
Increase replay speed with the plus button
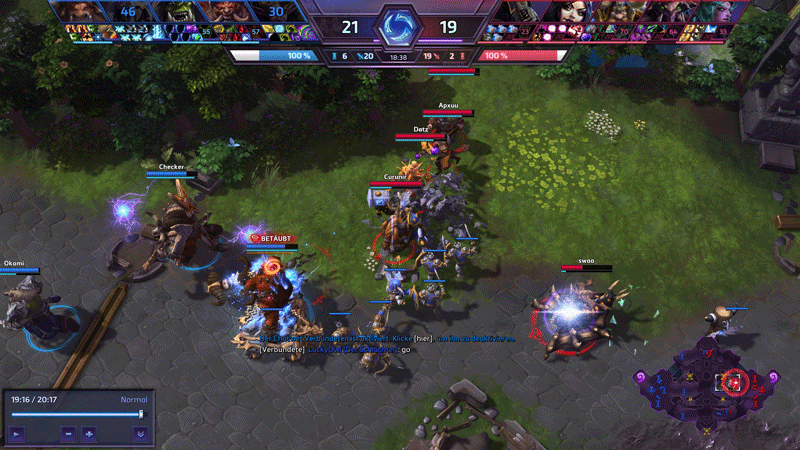(x=89, y=434)
